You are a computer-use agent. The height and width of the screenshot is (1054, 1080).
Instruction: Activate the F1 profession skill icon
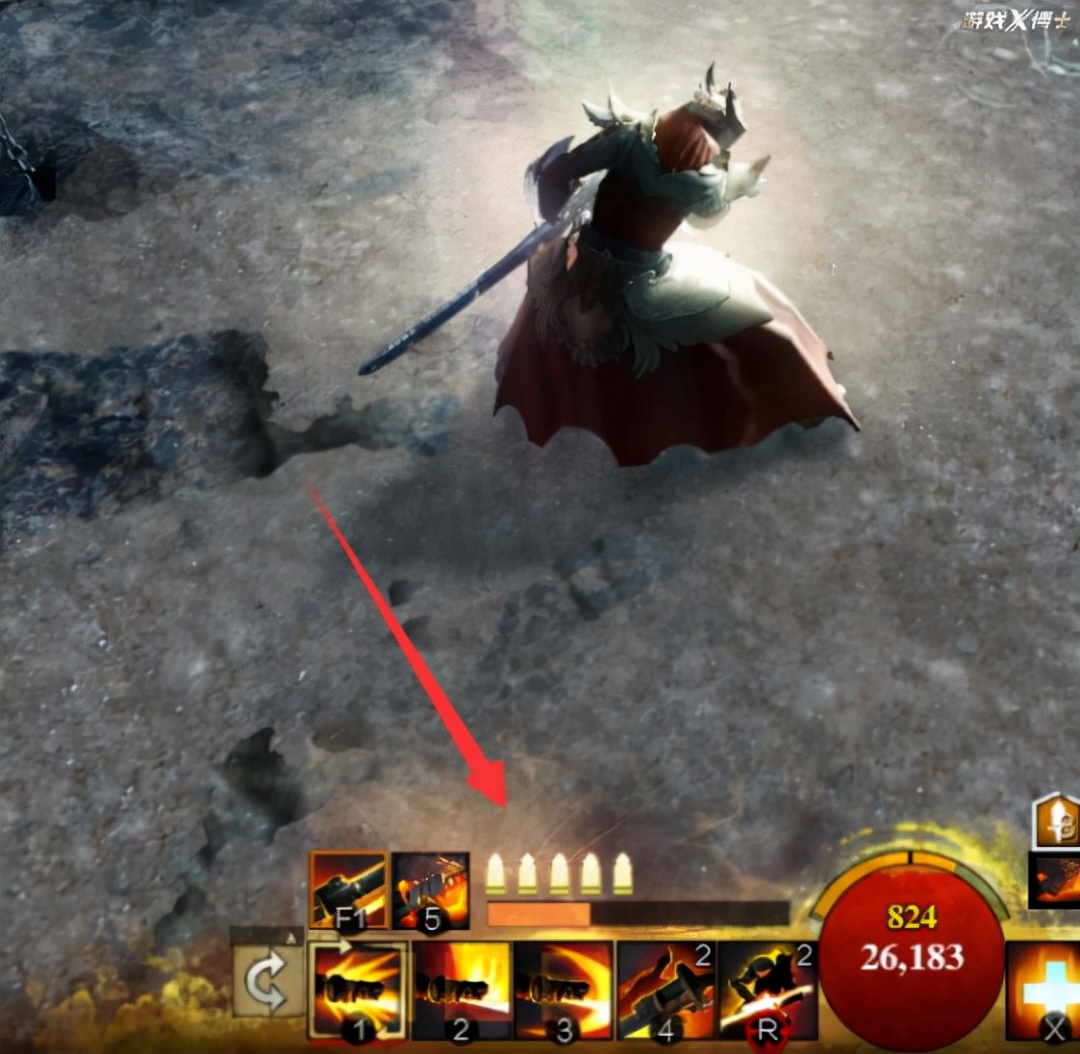(348, 889)
